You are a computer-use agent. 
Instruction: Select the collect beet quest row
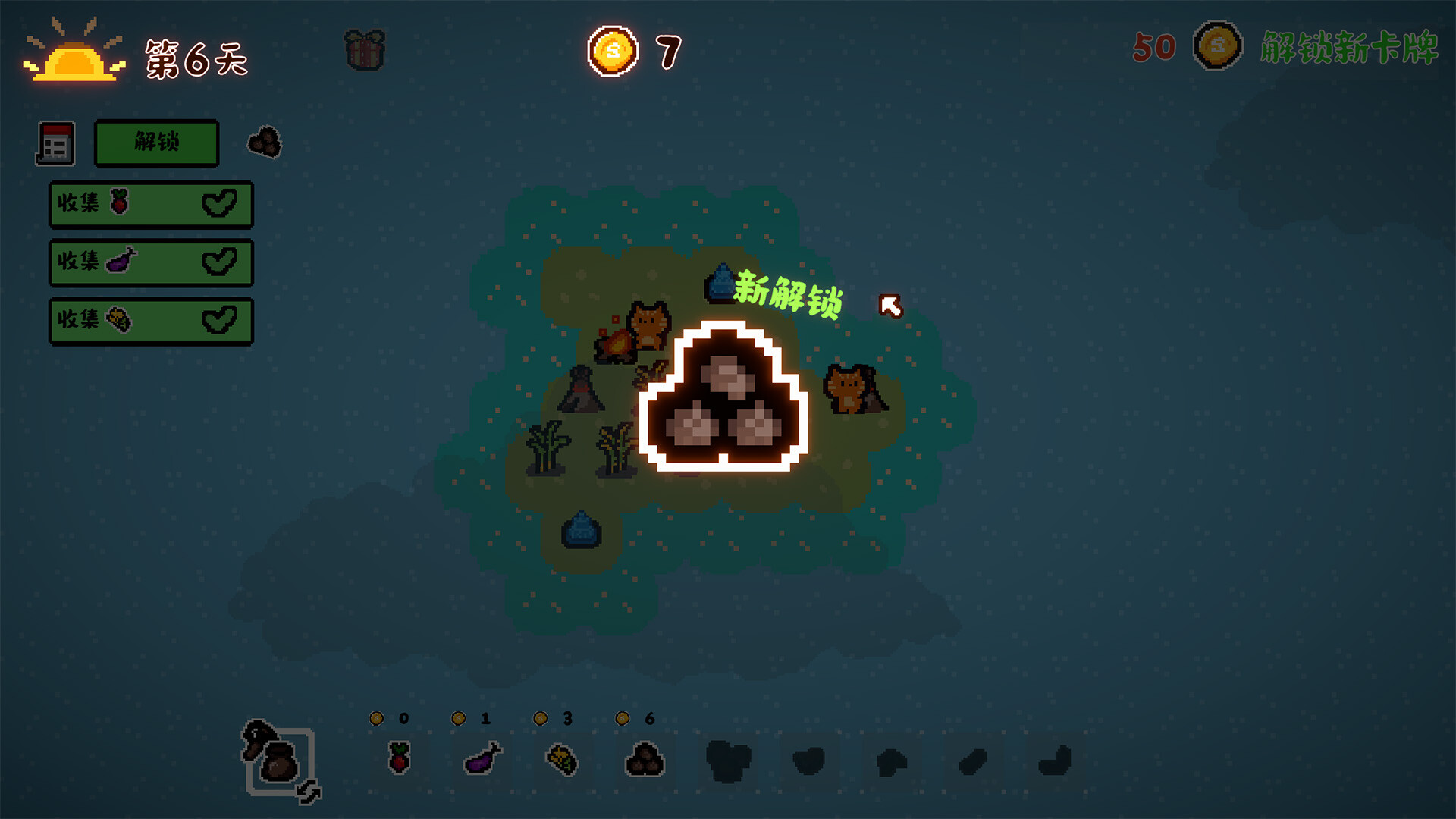[151, 204]
